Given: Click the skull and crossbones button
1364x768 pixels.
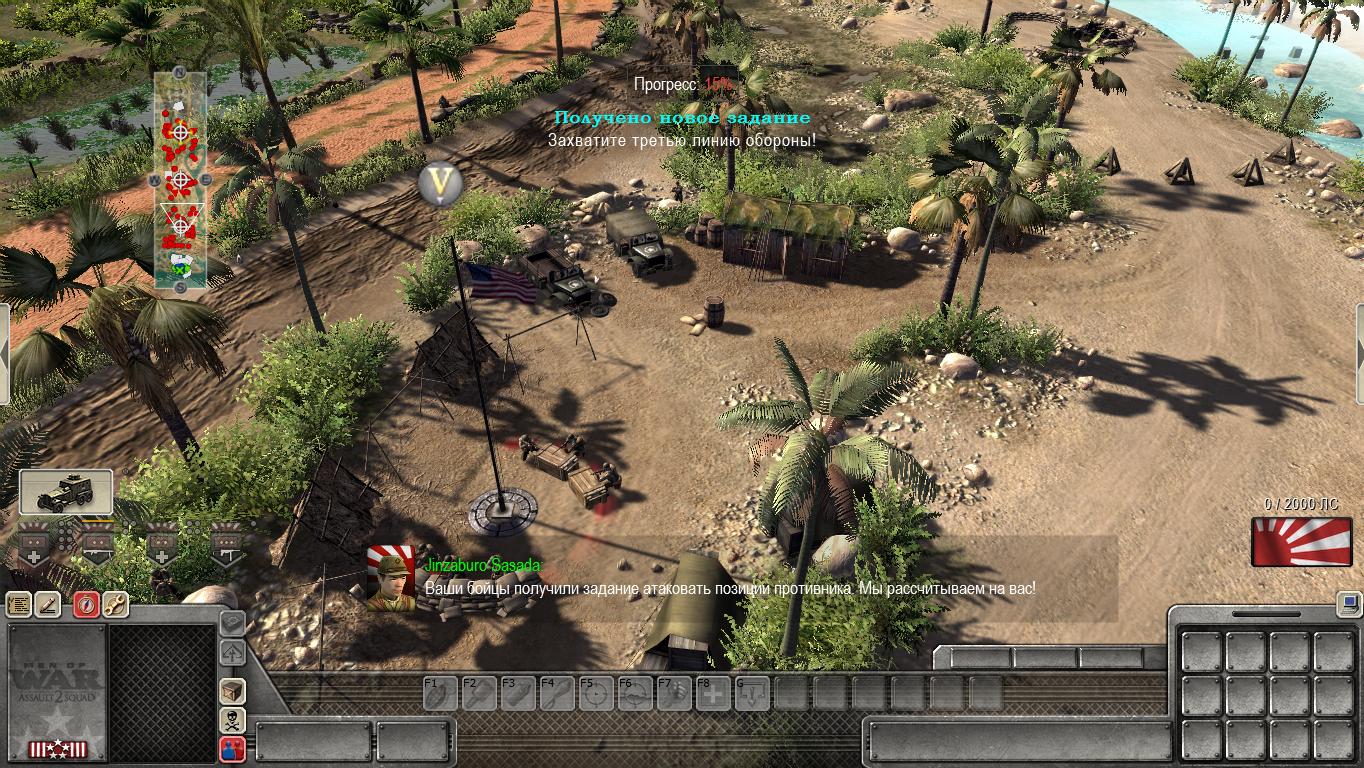Looking at the screenshot, I should tap(232, 719).
